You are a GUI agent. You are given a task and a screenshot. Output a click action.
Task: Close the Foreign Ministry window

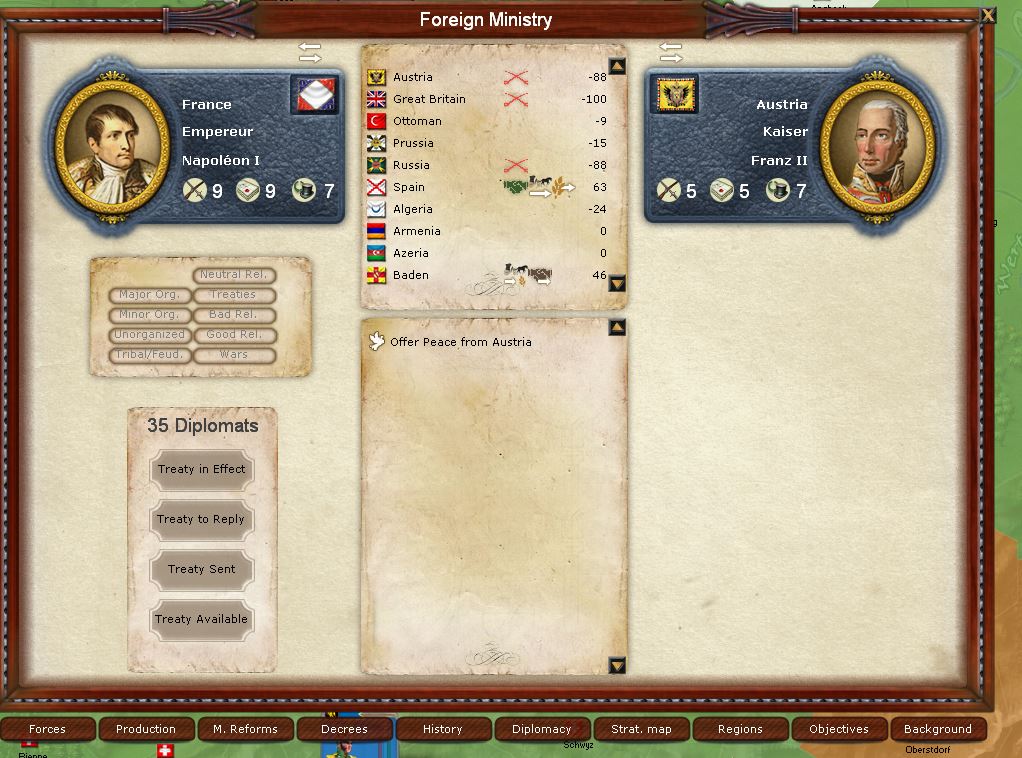[x=988, y=15]
